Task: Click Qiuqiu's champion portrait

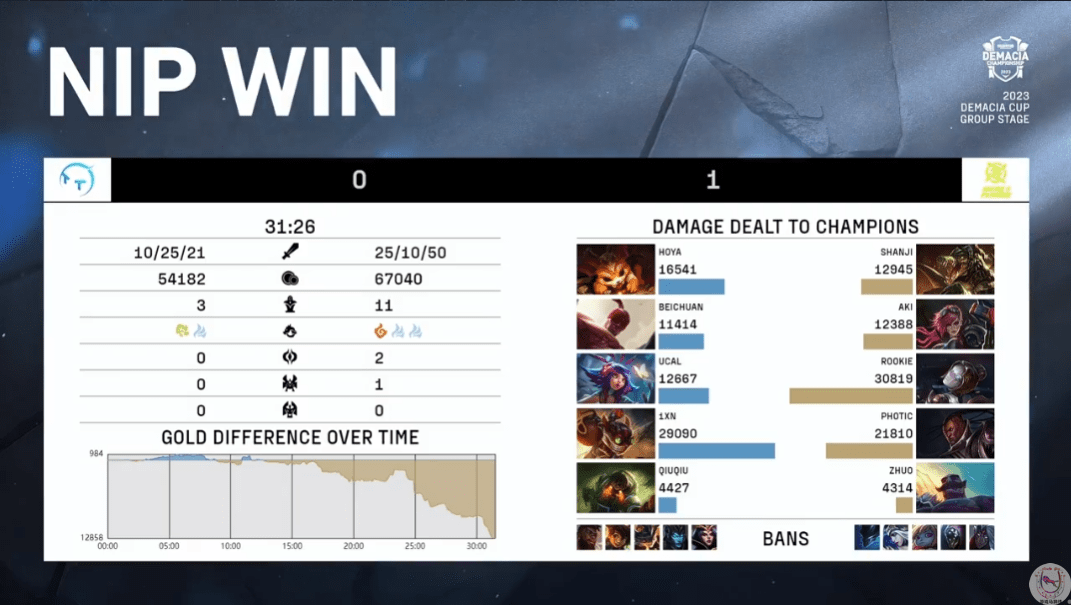Action: (615, 488)
